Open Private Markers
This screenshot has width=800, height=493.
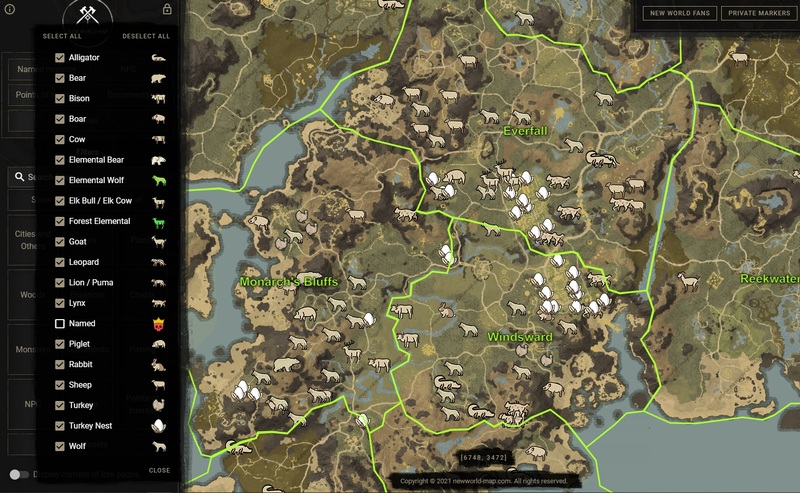pyautogui.click(x=758, y=13)
